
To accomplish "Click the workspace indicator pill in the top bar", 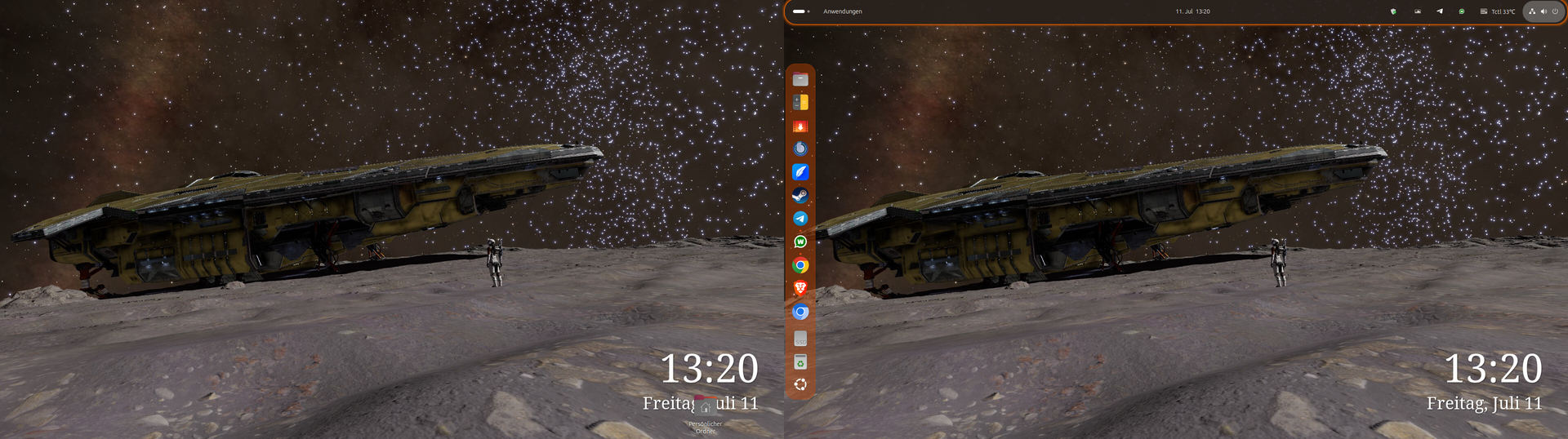I will [800, 11].
